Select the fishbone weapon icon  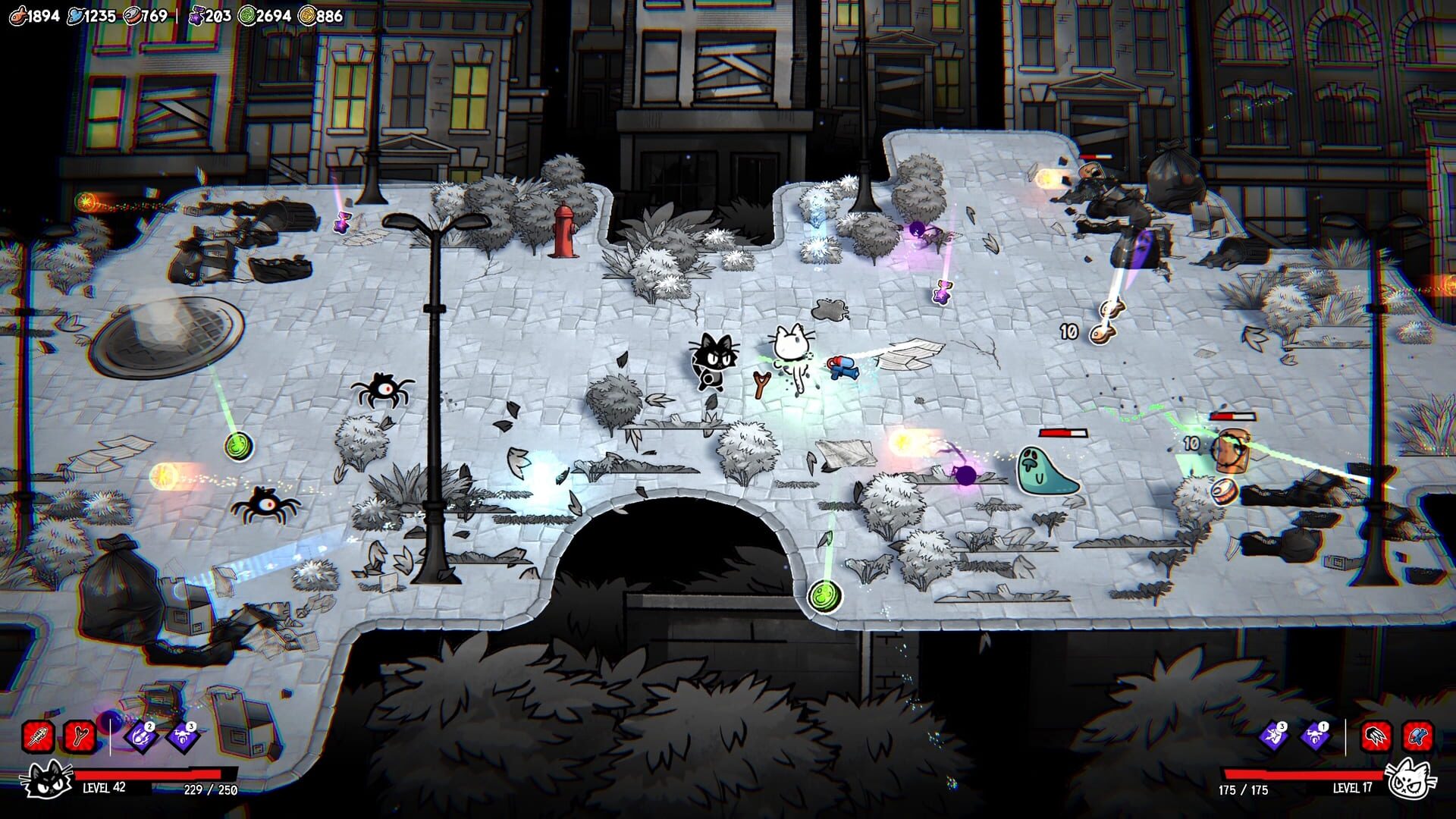(x=39, y=738)
